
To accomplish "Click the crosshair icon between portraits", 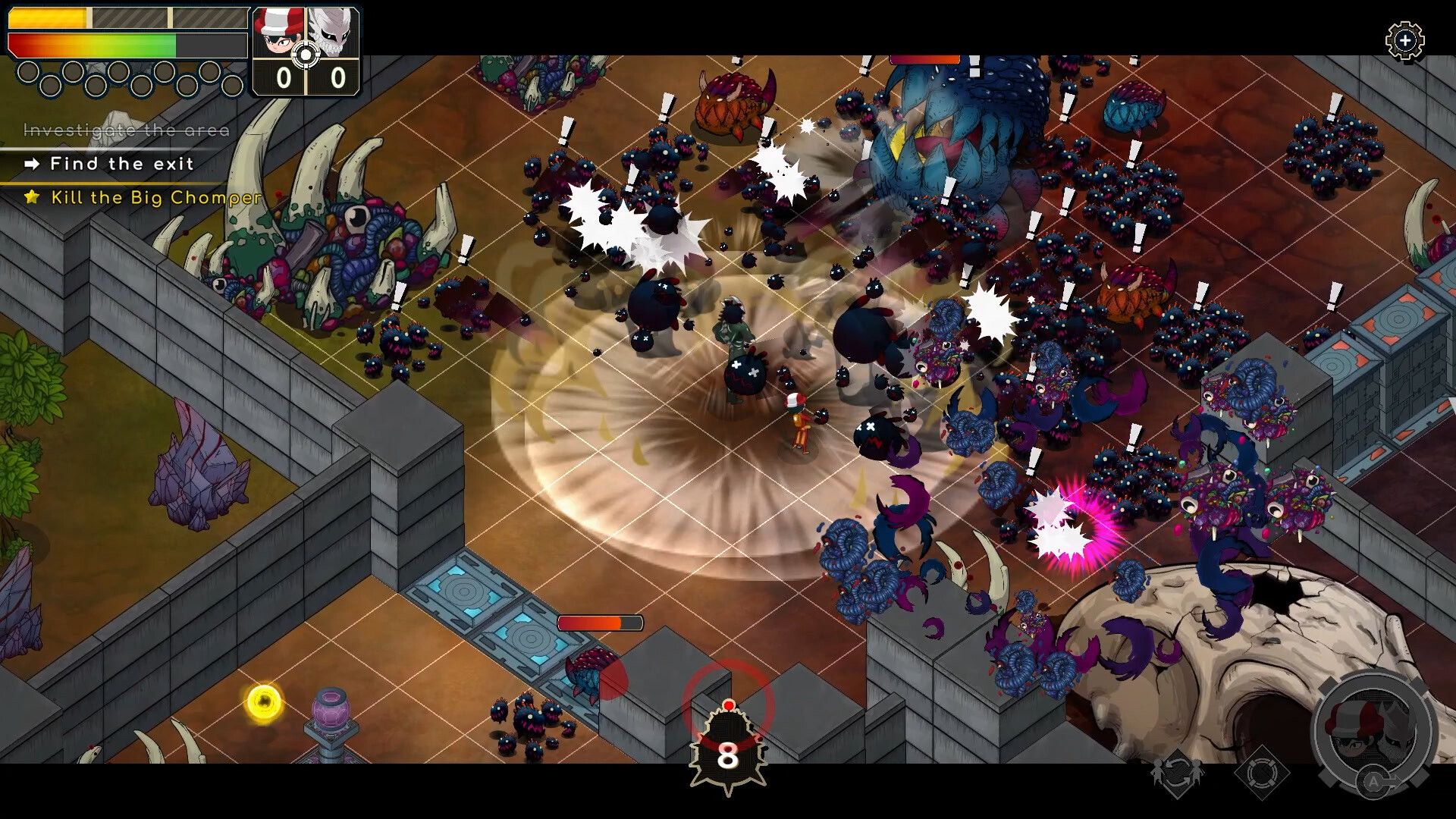I will [306, 55].
